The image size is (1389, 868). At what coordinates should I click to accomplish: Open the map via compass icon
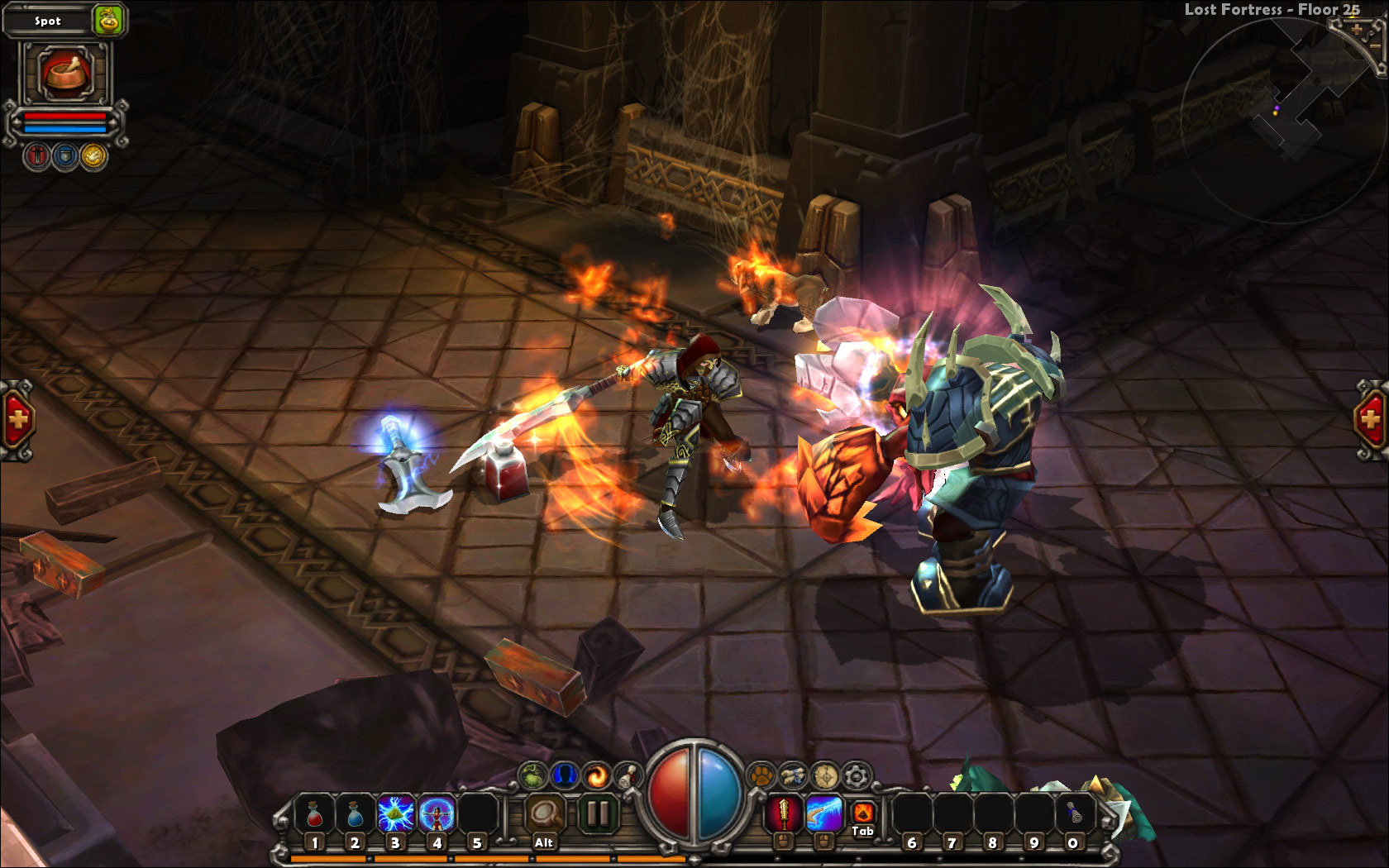(823, 775)
